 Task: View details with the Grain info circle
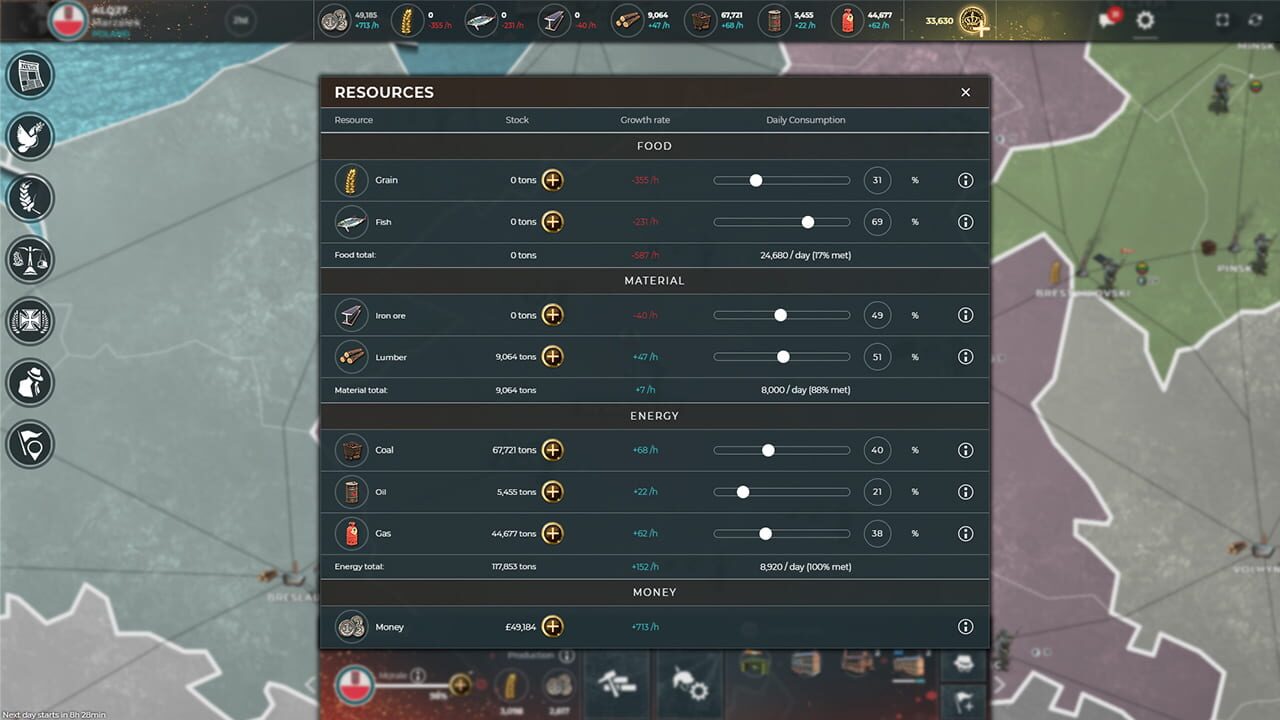[965, 180]
